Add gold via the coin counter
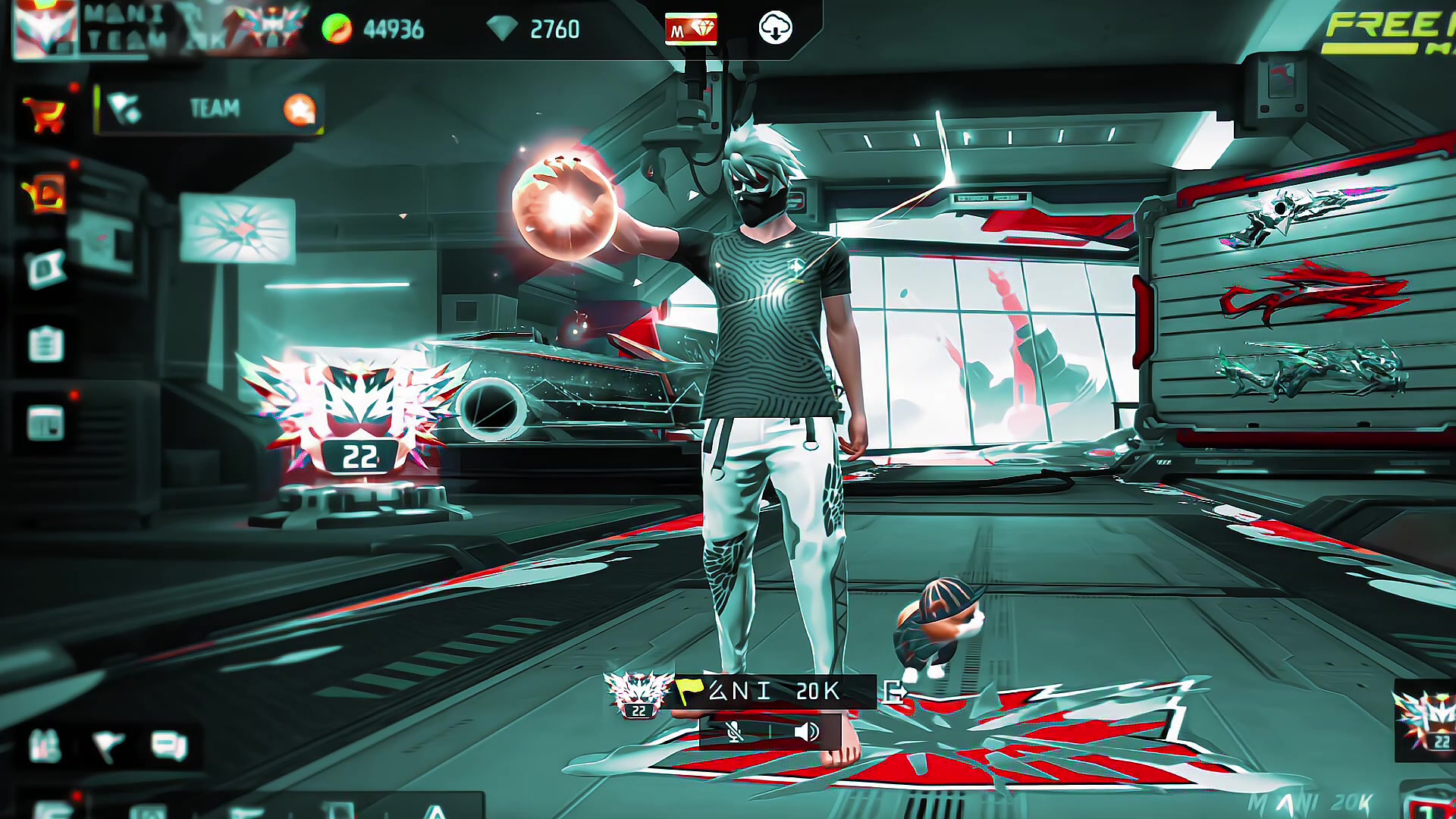 (373, 30)
